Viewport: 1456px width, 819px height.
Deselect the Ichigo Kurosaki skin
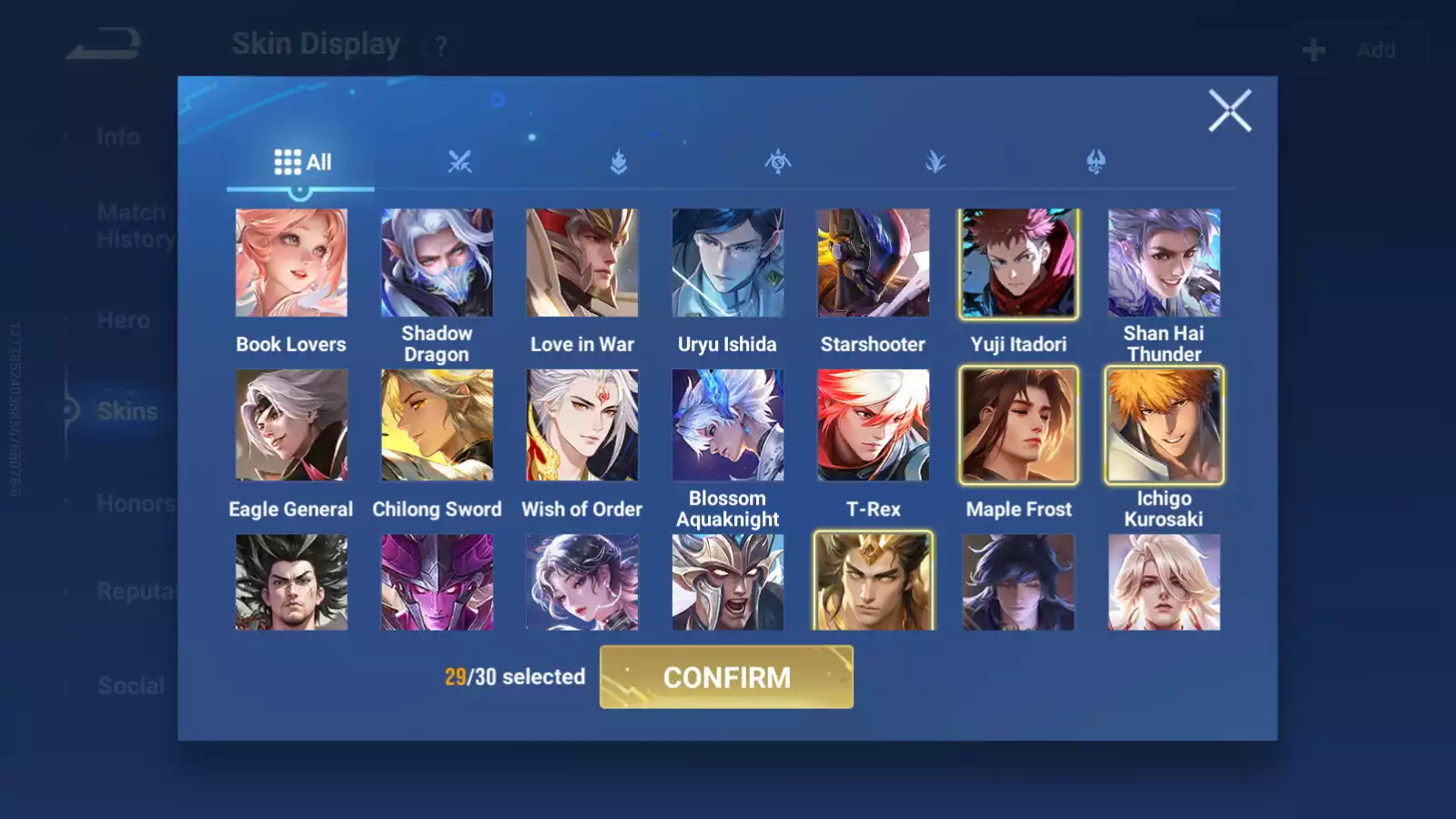pos(1165,425)
